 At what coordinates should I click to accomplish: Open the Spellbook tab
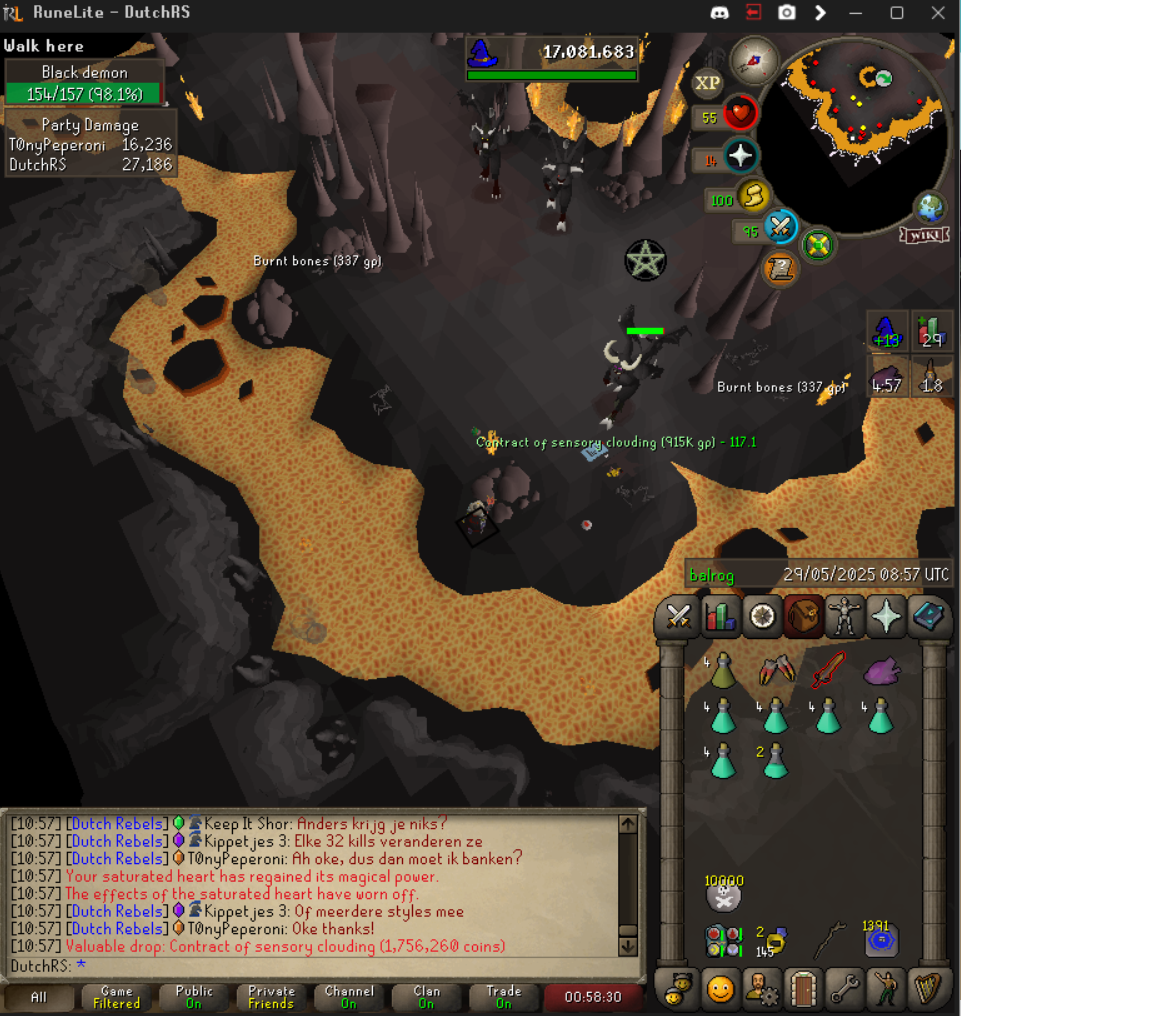[x=928, y=616]
